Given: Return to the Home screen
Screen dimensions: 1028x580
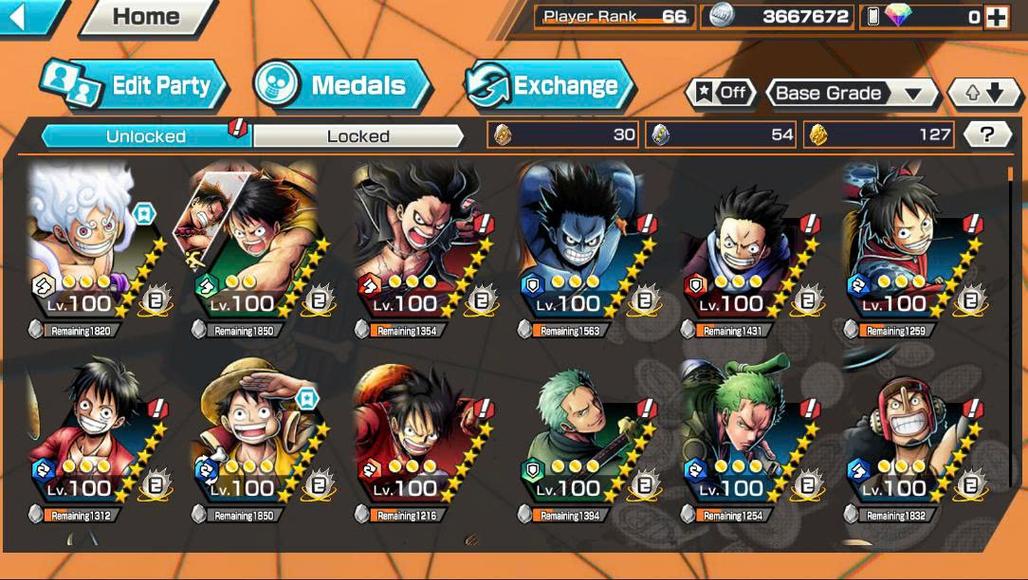Looking at the screenshot, I should click(146, 17).
